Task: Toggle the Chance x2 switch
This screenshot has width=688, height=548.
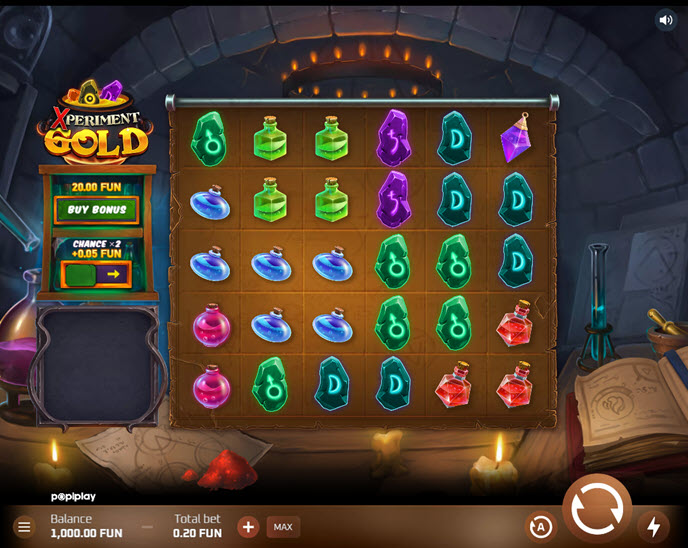Action: 96,273
